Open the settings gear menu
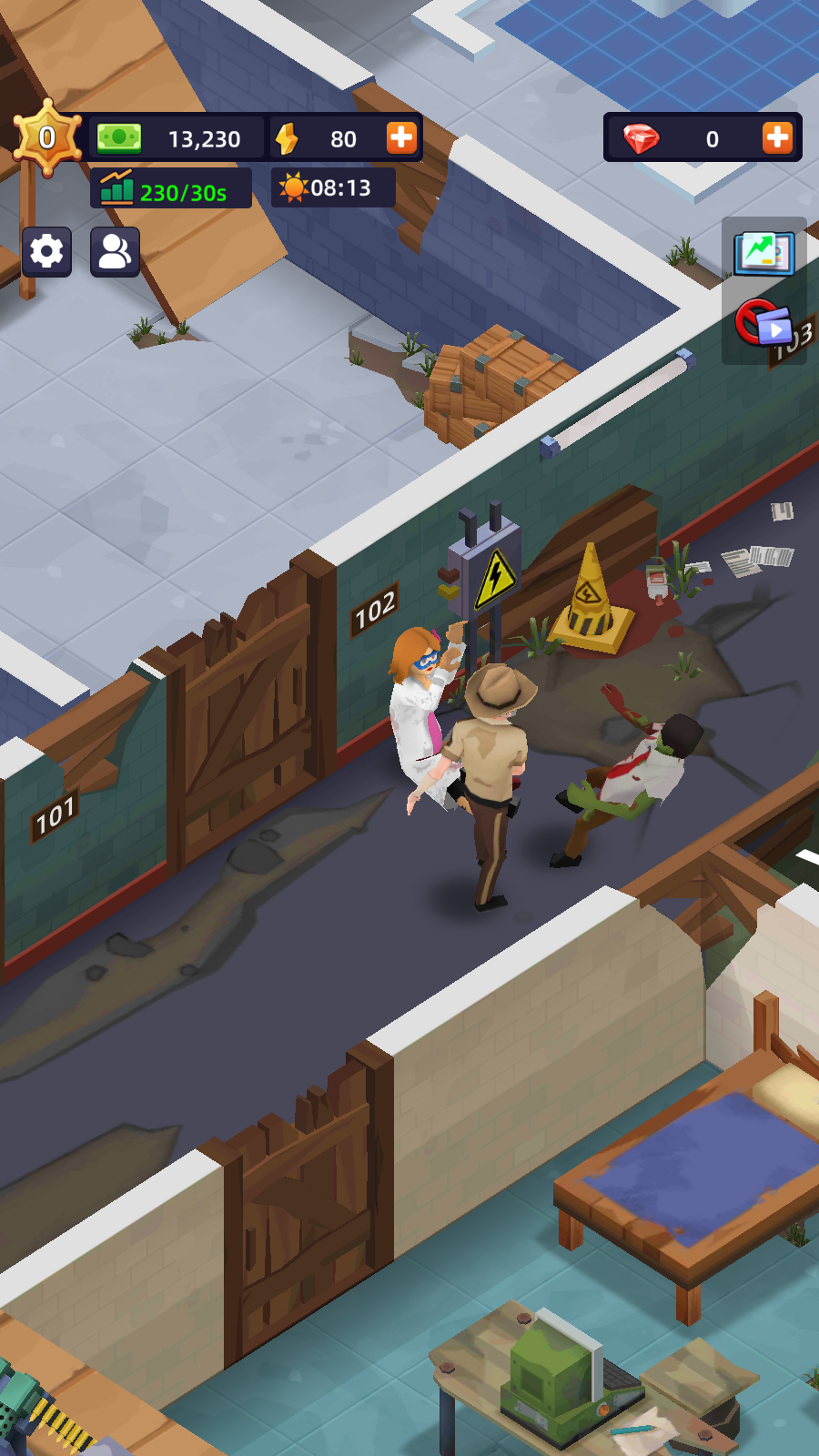 point(46,251)
